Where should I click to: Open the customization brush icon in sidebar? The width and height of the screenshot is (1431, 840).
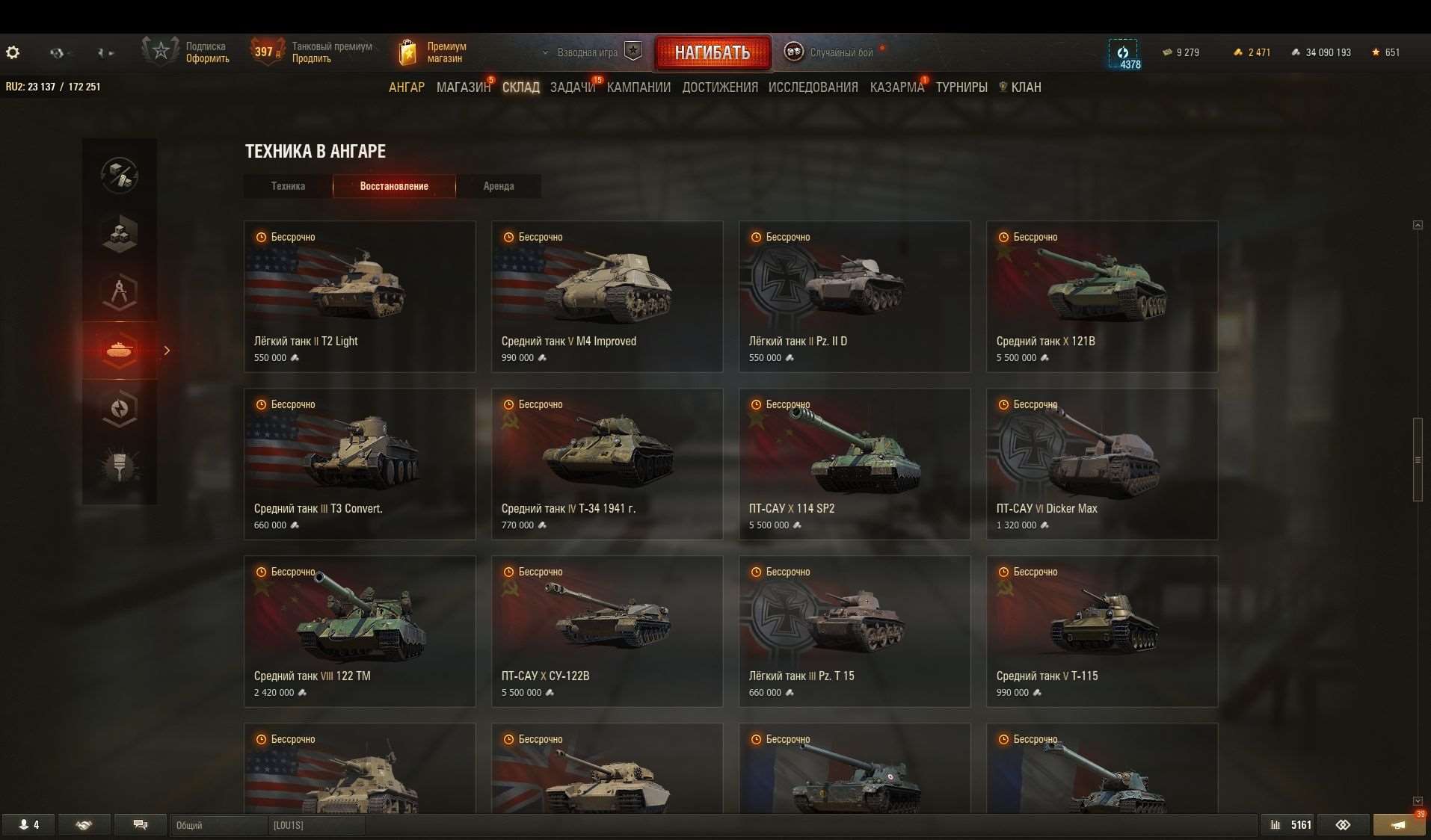120,467
